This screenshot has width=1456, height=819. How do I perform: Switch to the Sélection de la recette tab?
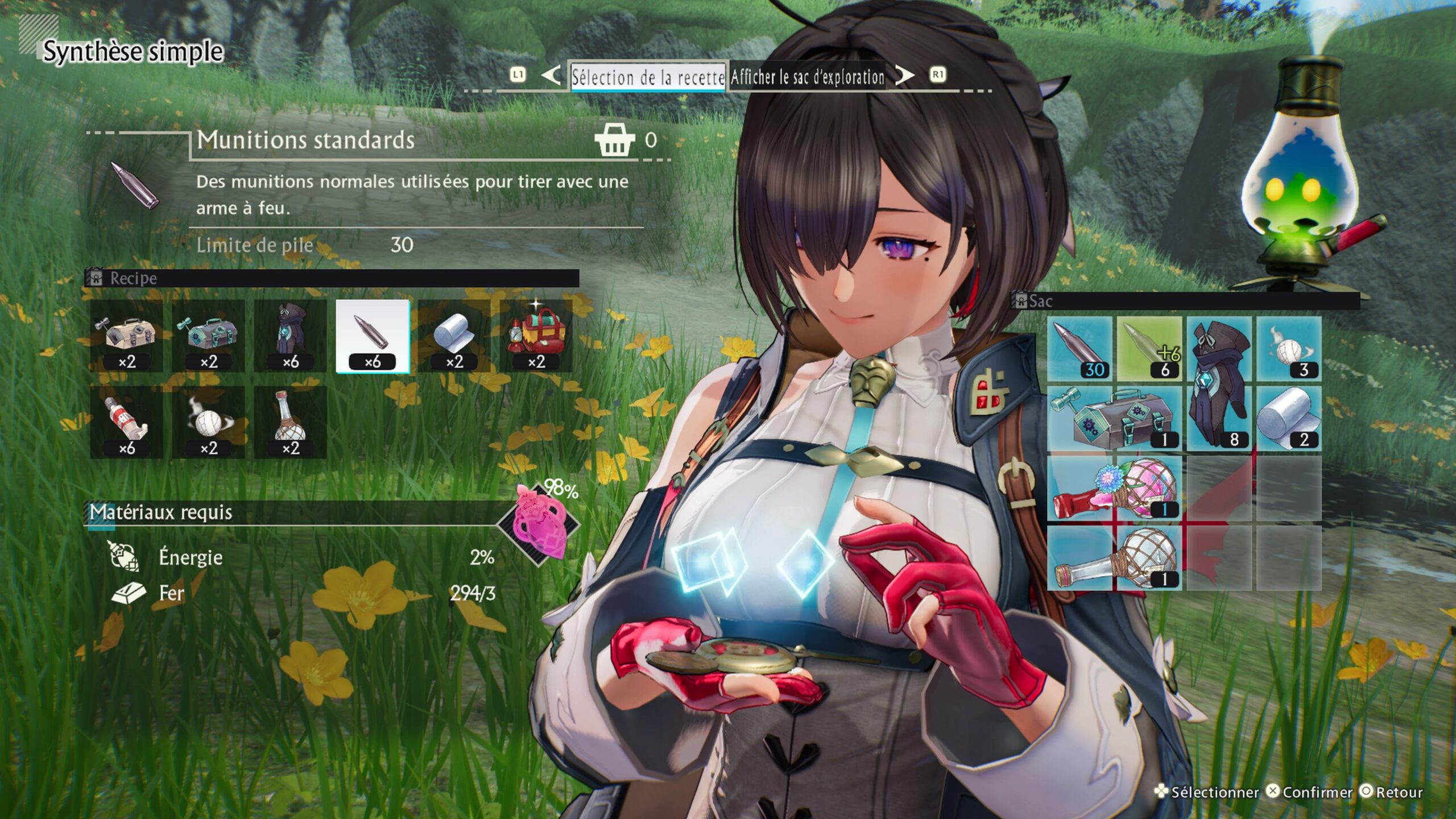[x=648, y=77]
